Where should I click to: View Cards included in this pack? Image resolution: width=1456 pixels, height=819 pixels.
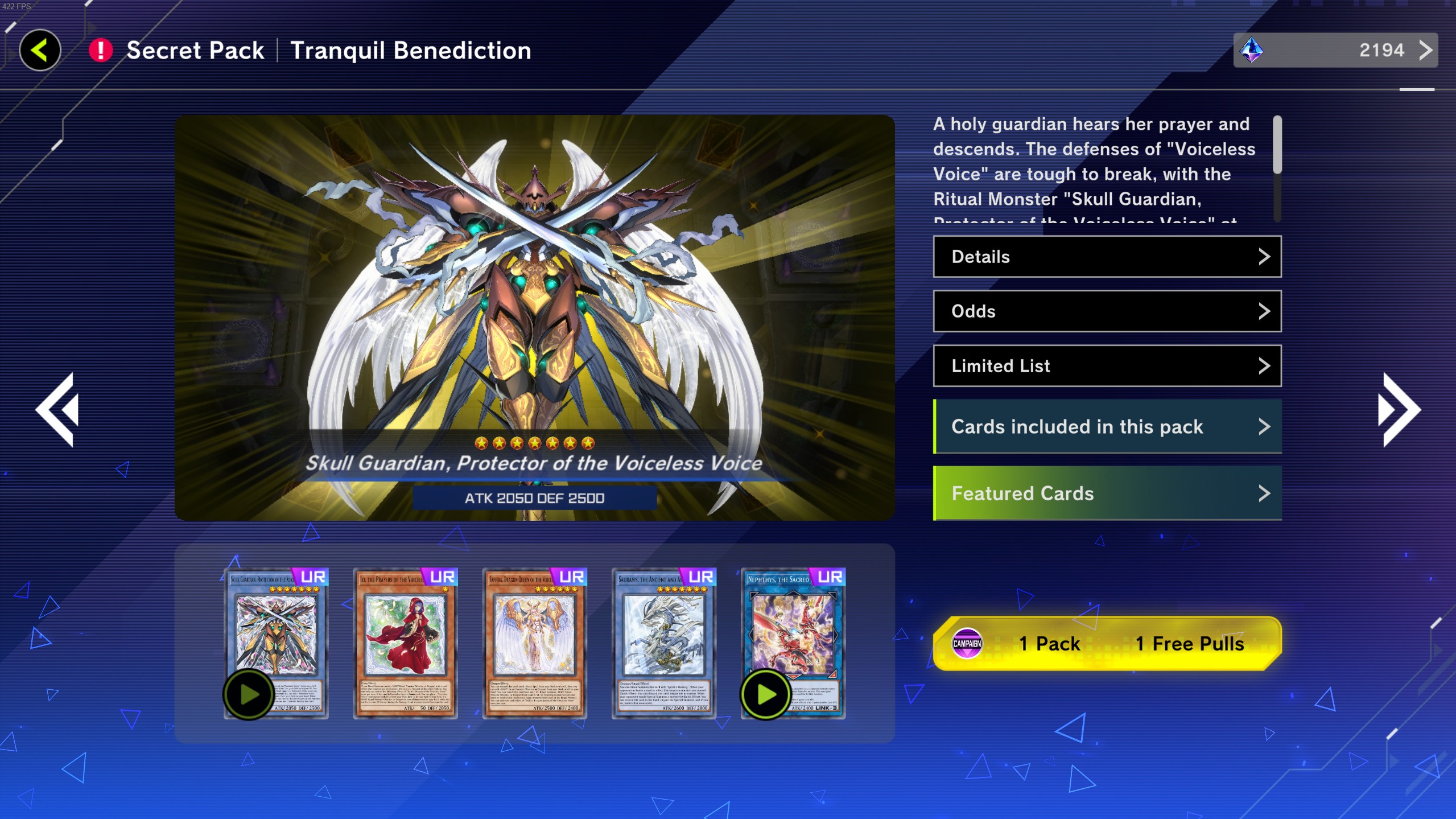click(x=1107, y=427)
